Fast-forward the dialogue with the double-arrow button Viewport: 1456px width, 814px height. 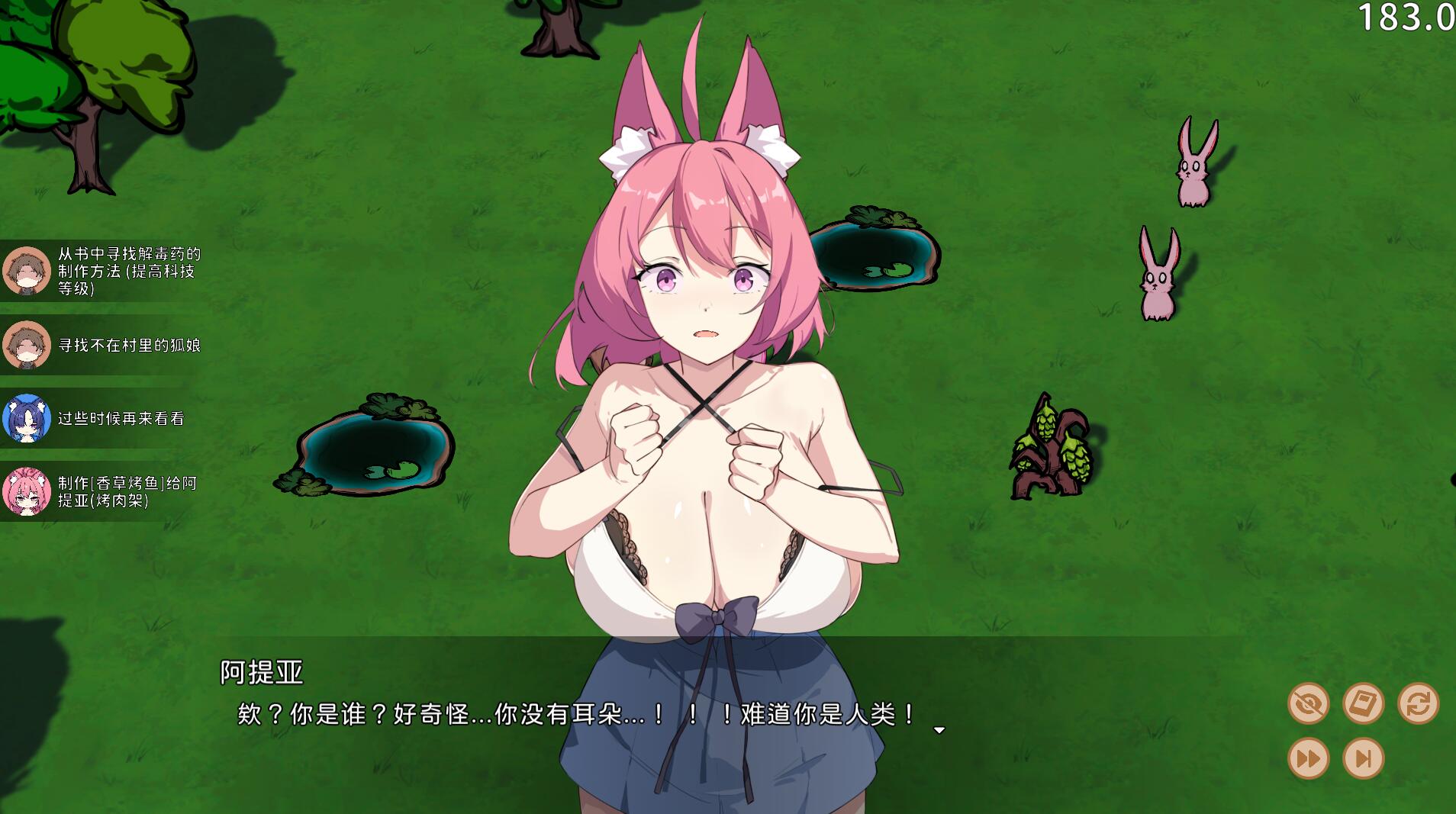pos(1308,758)
